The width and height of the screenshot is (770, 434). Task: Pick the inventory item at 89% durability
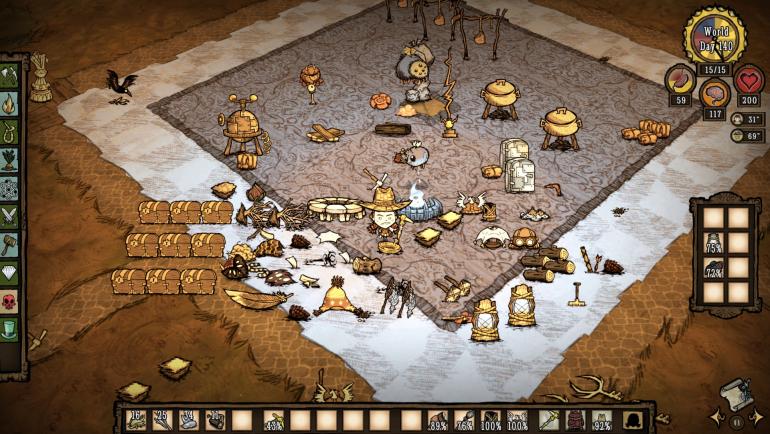(x=438, y=419)
